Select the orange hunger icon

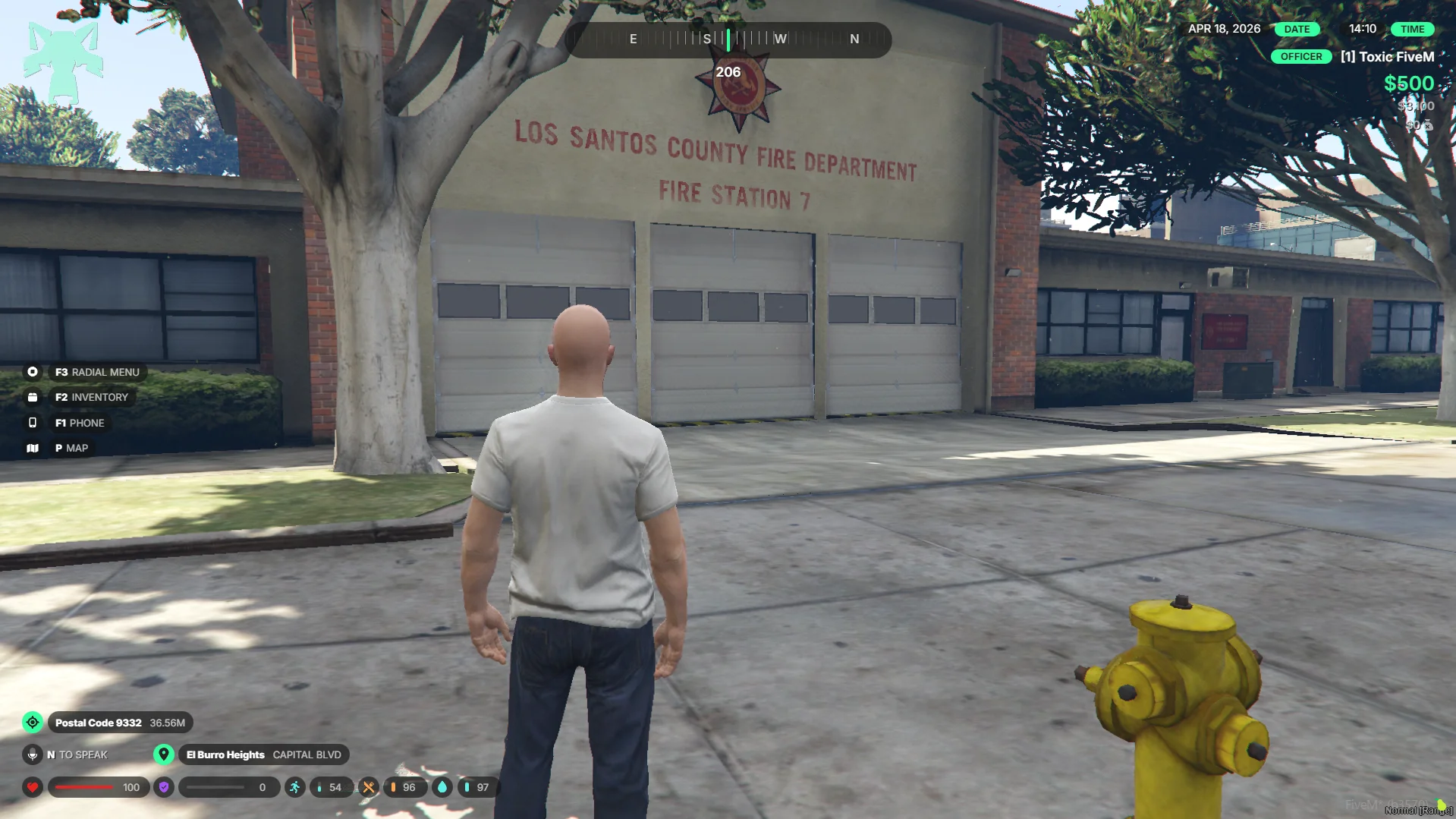369,787
